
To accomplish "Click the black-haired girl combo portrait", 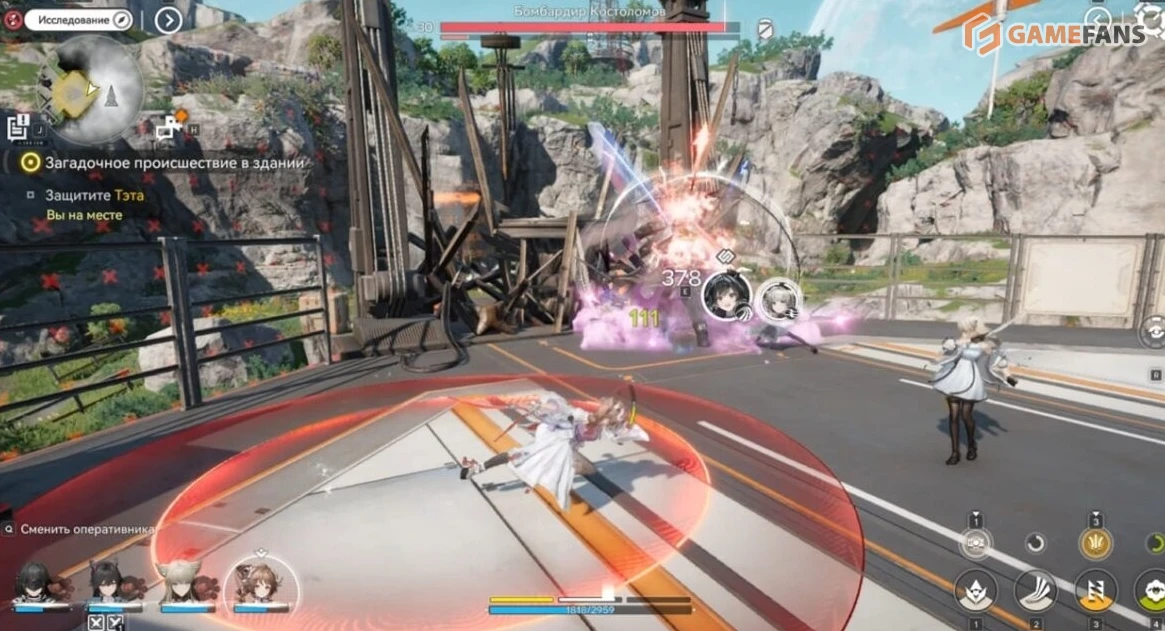I will (725, 295).
